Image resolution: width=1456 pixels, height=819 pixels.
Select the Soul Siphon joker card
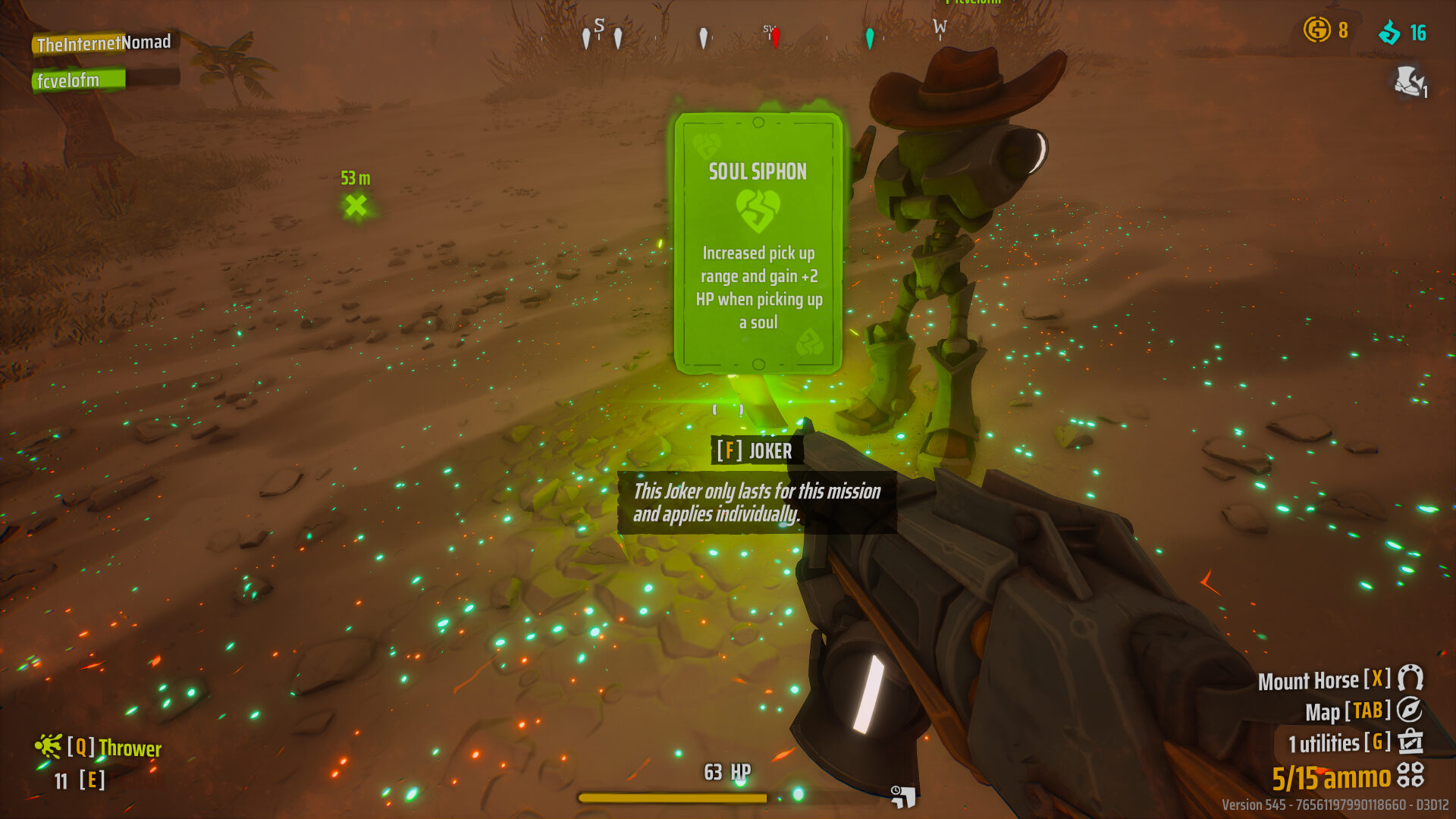point(758,243)
